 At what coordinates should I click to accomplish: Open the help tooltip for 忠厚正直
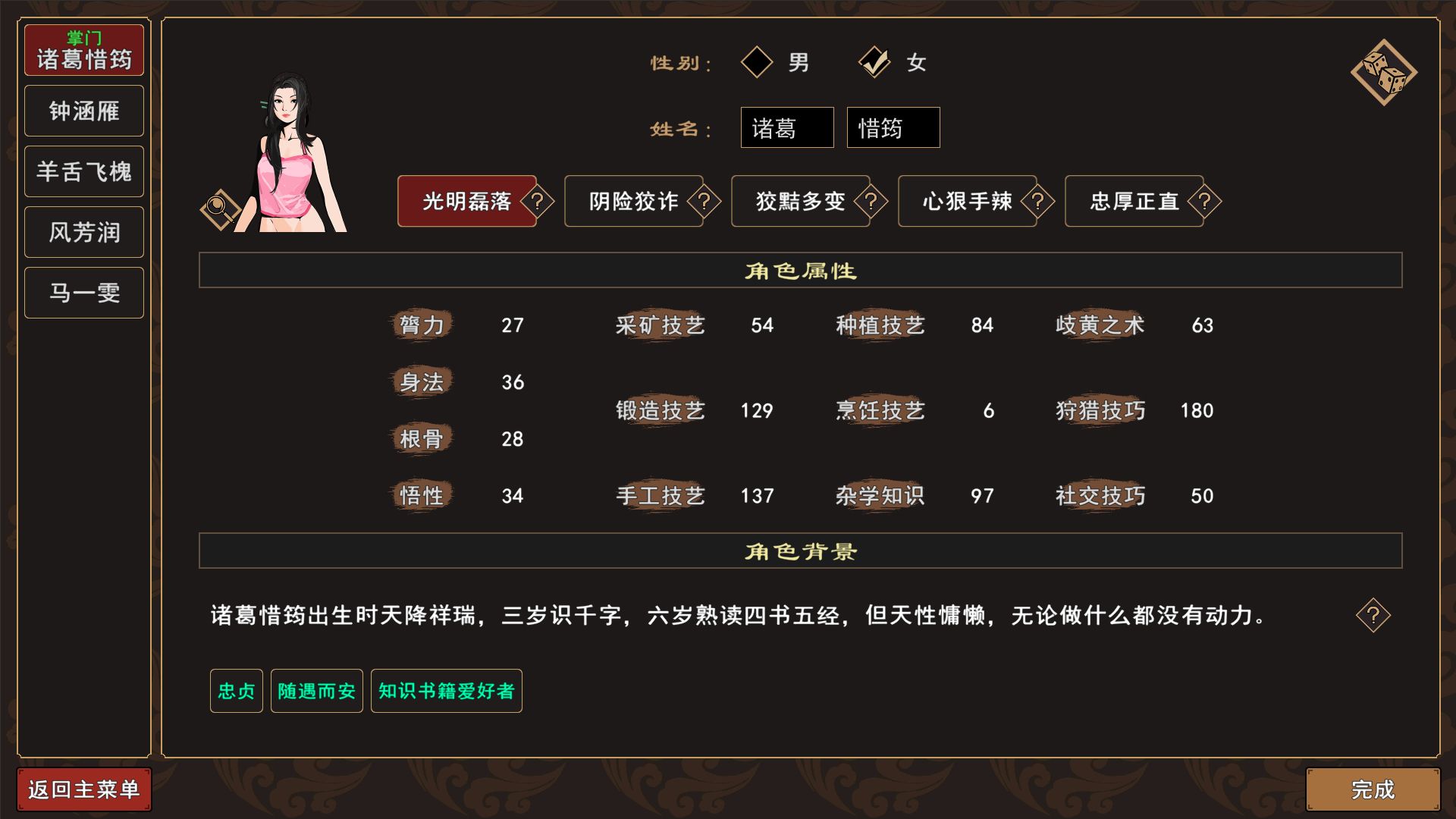tap(1206, 202)
